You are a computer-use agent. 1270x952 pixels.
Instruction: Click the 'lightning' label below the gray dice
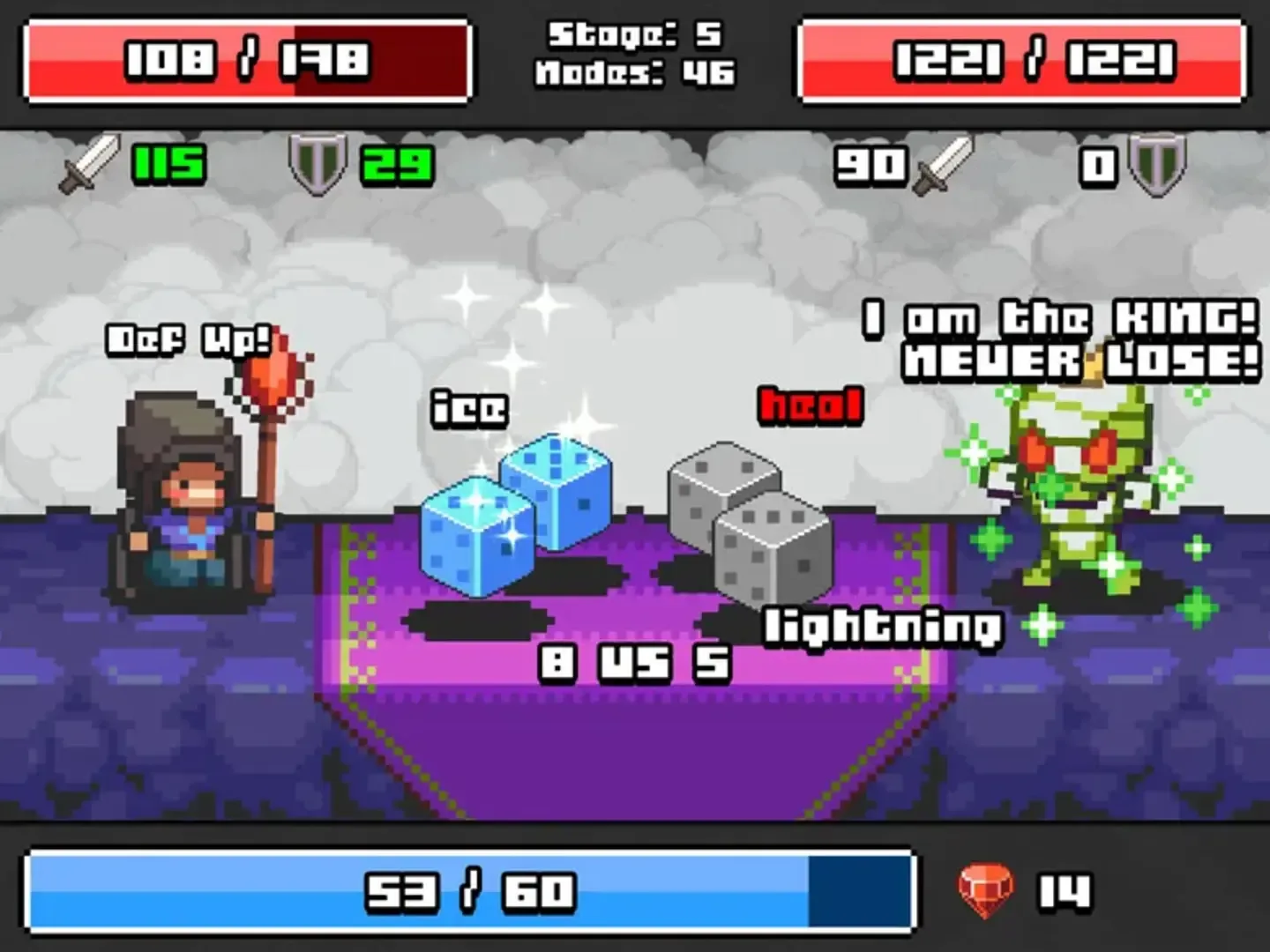pyautogui.click(x=882, y=626)
